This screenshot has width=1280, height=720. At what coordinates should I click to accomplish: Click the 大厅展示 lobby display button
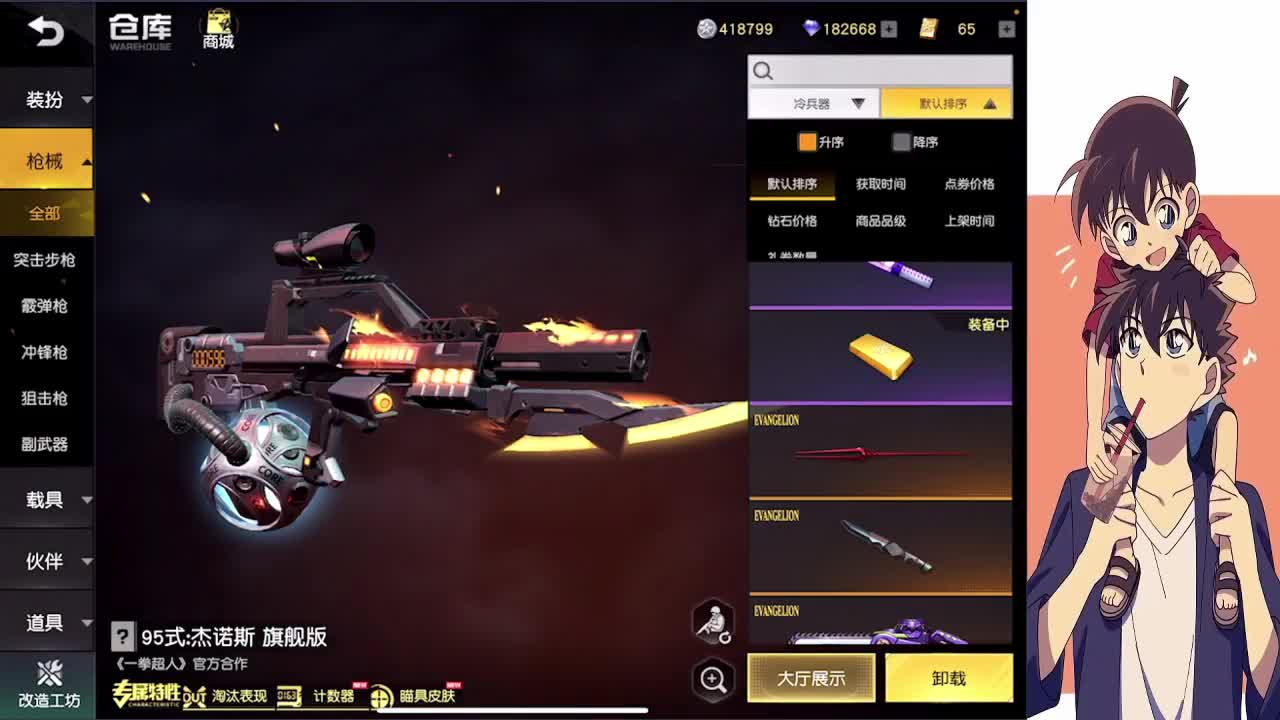tap(811, 679)
